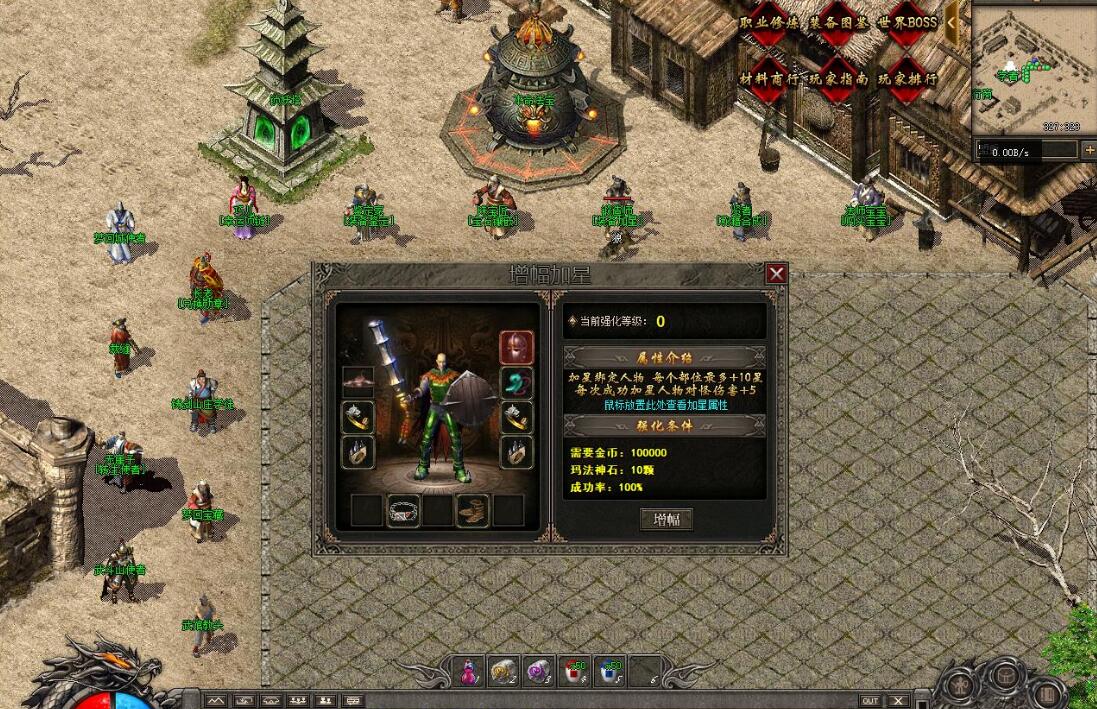Image resolution: width=1097 pixels, height=709 pixels.
Task: Open the 装备图鉴 equipment codex
Action: [838, 23]
